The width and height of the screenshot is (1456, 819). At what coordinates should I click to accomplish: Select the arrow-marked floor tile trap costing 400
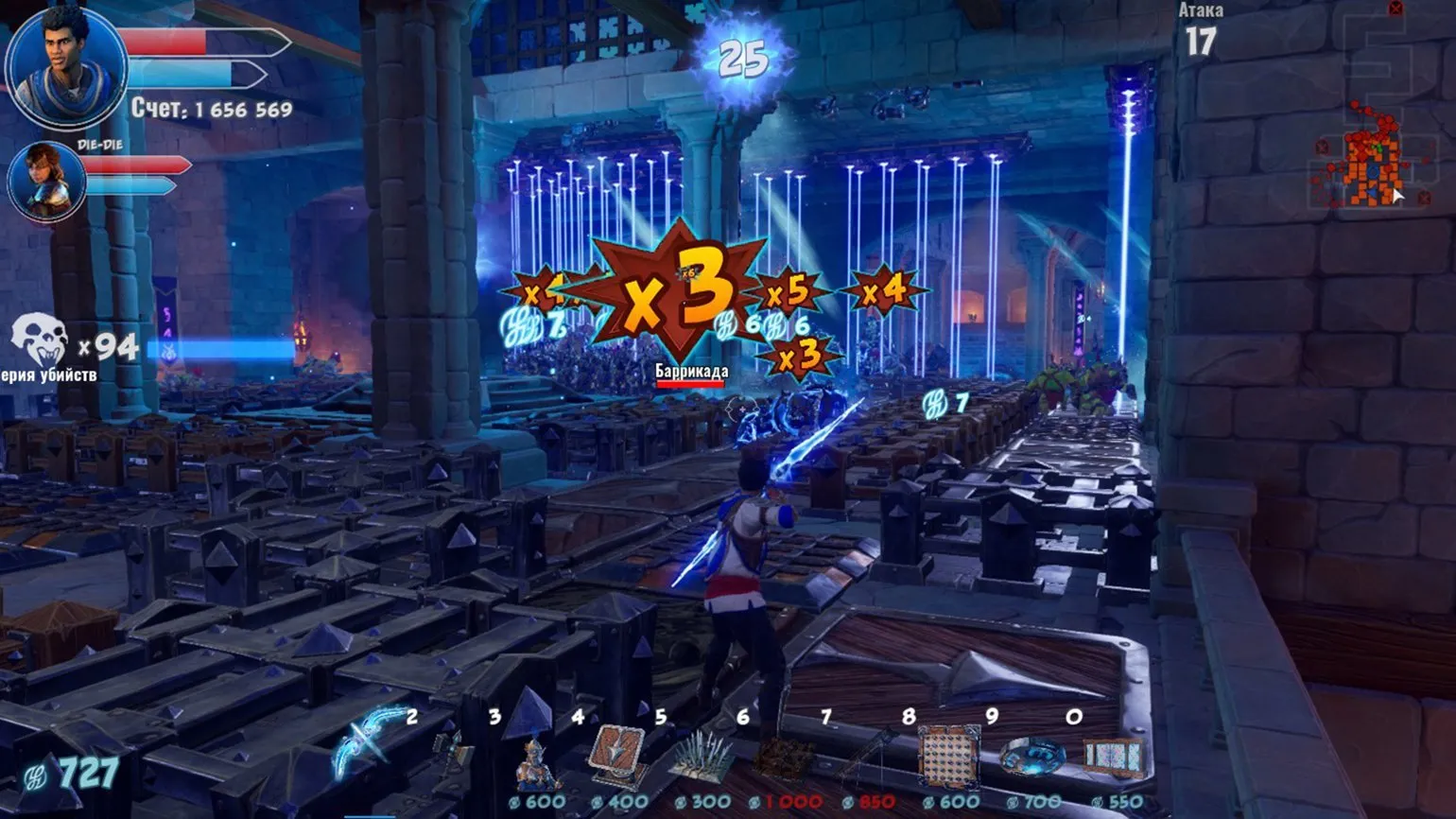tap(616, 755)
